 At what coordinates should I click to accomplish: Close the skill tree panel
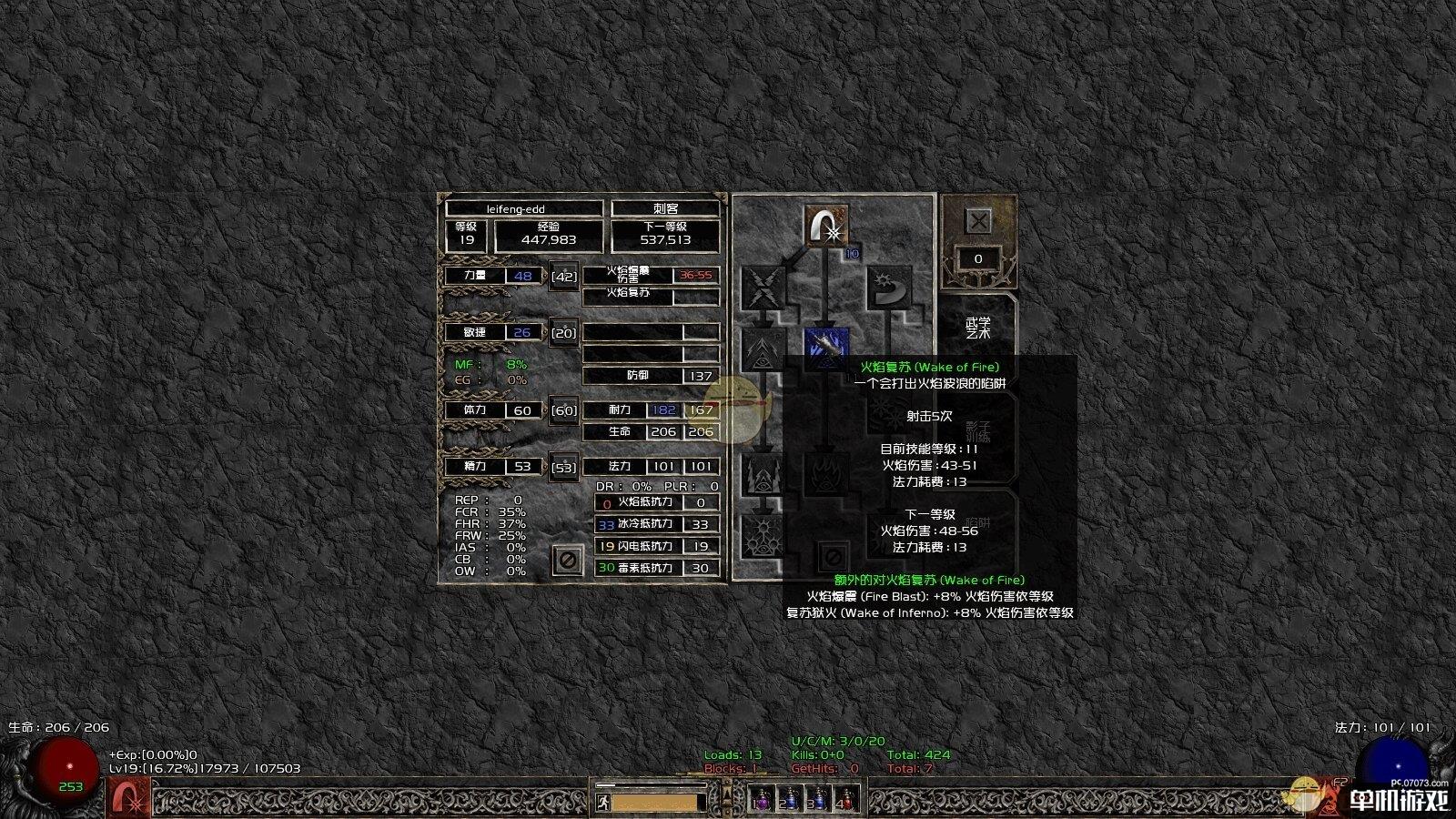978,221
